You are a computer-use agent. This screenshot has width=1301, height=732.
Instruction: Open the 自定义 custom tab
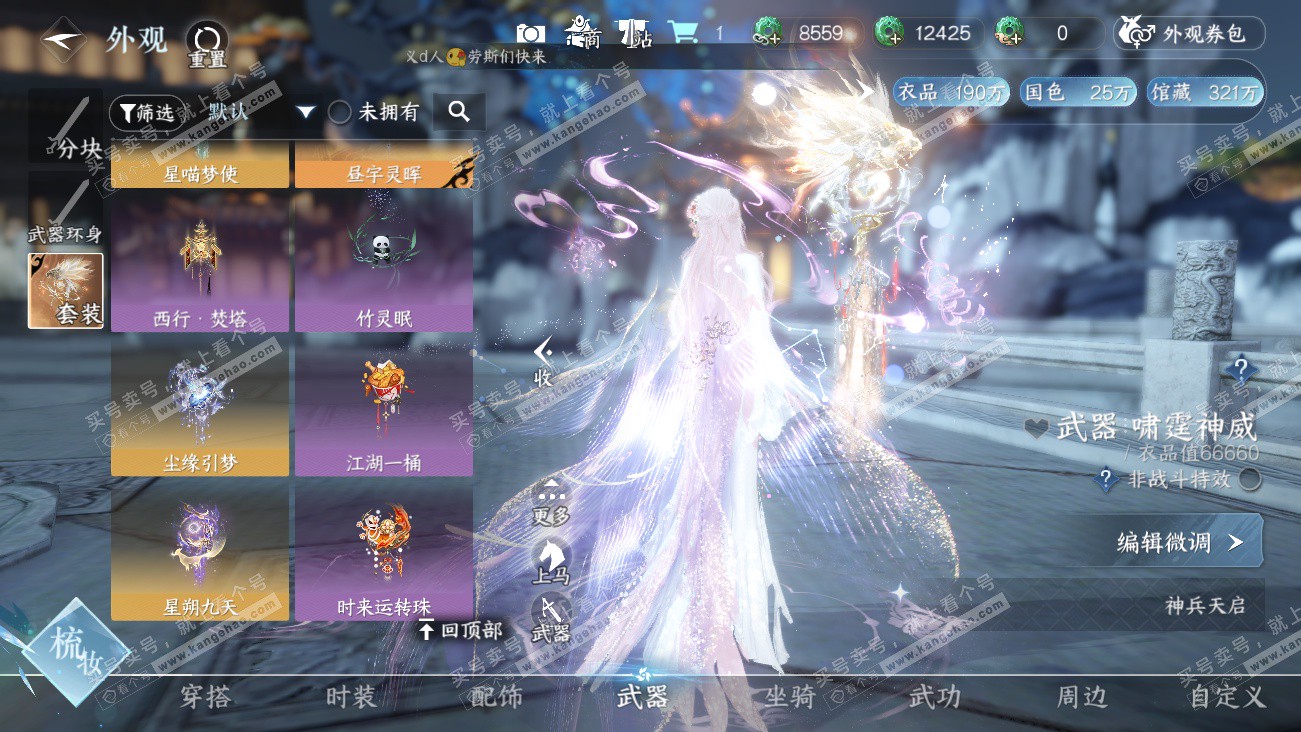(x=1227, y=697)
